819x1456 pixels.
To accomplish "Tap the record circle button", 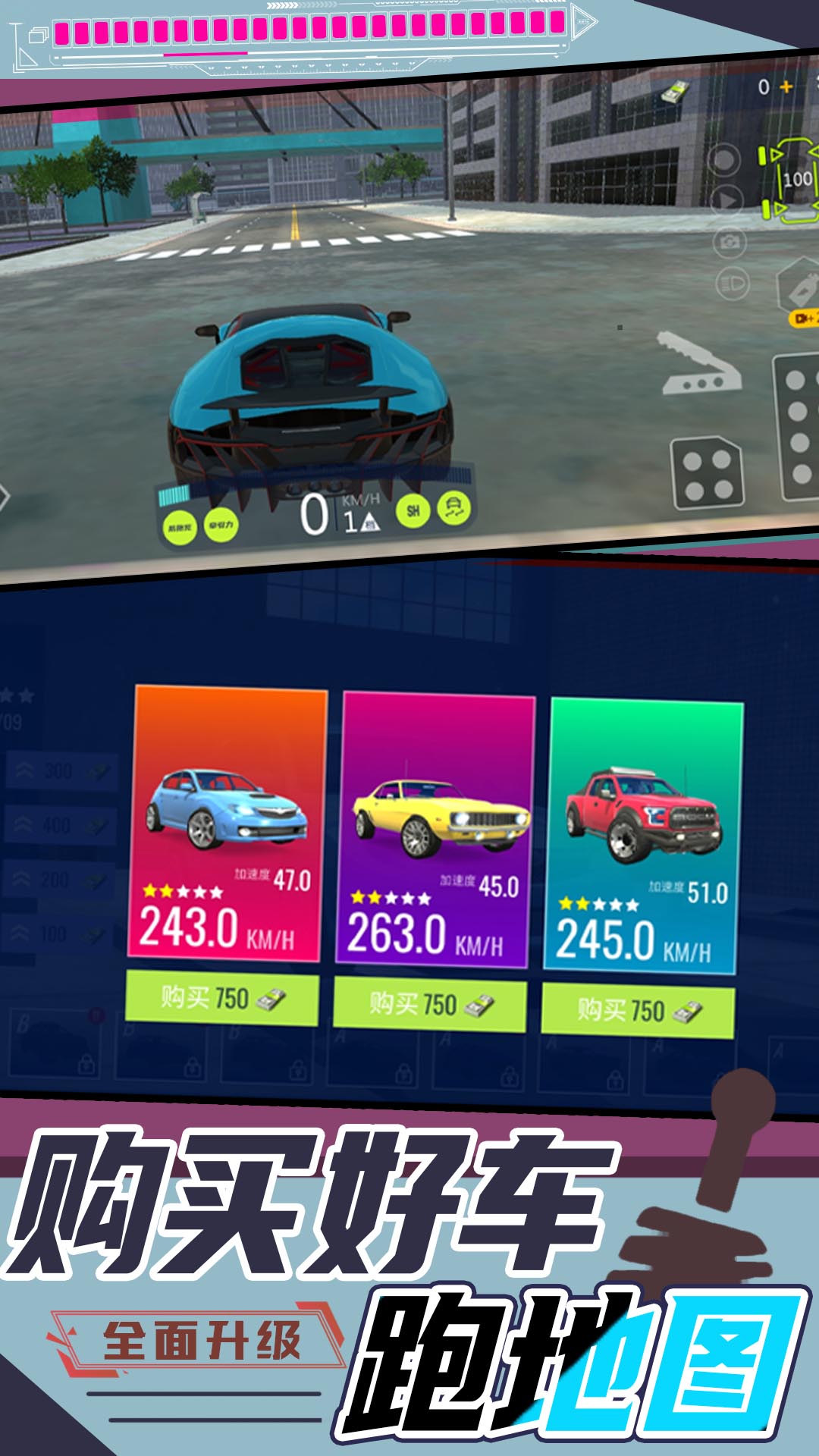I will 724,161.
